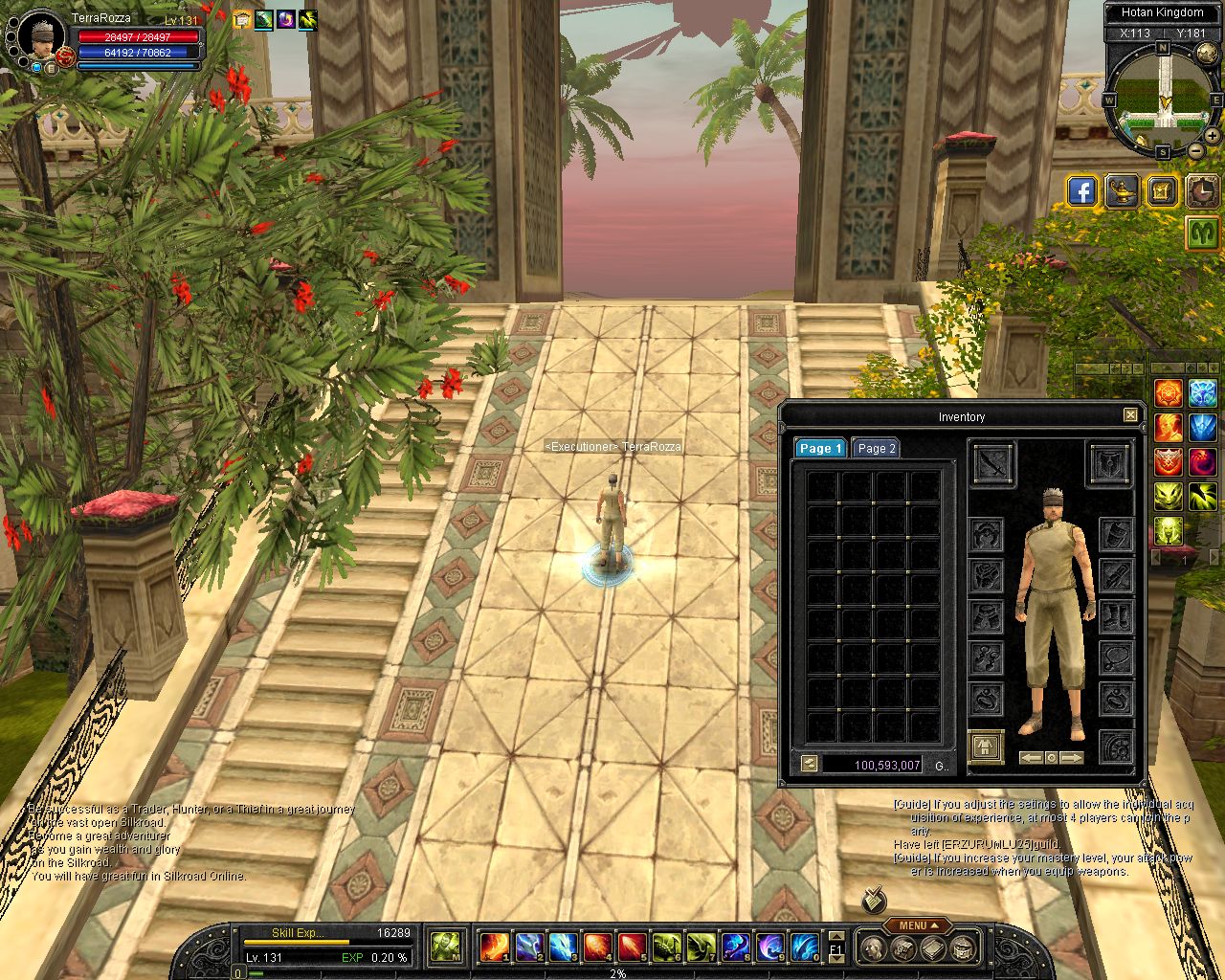Rotate character preview with right arrow

(x=1072, y=758)
